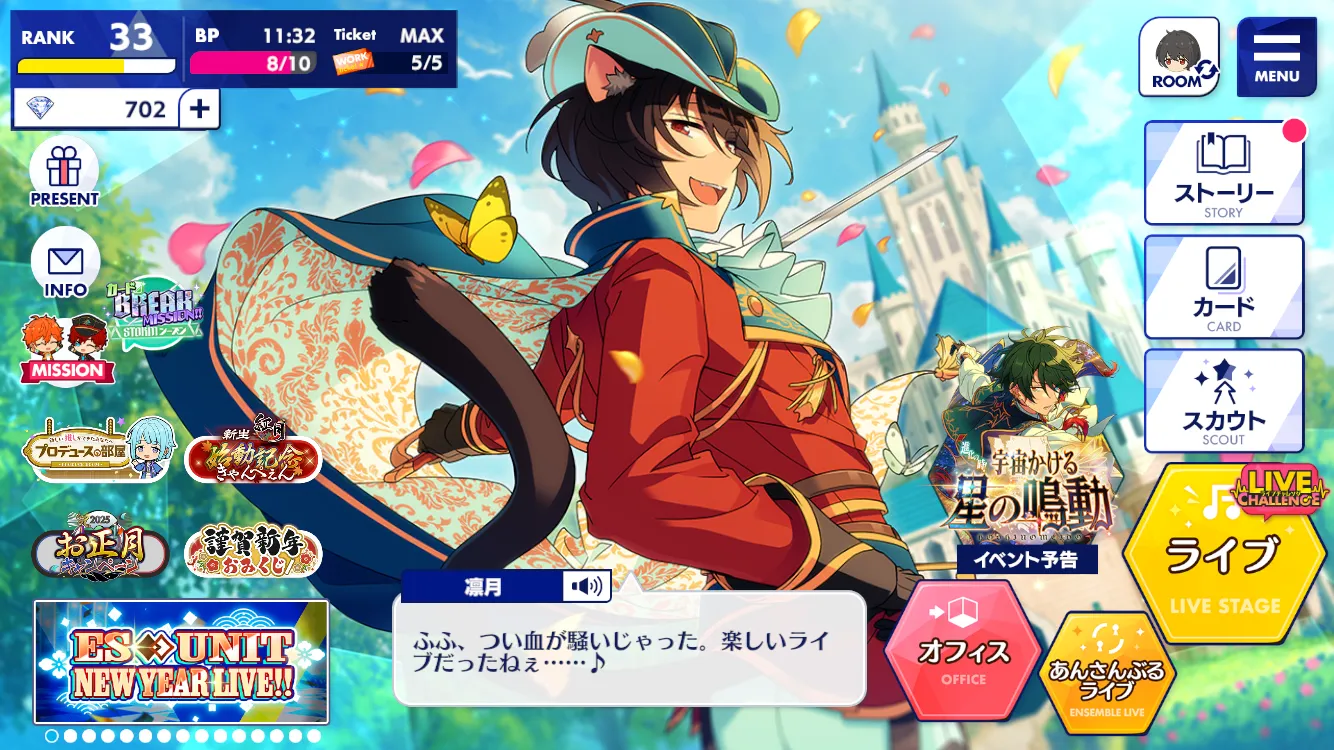Enter the pink Office hexagon
This screenshot has width=1334, height=750.
click(x=963, y=648)
